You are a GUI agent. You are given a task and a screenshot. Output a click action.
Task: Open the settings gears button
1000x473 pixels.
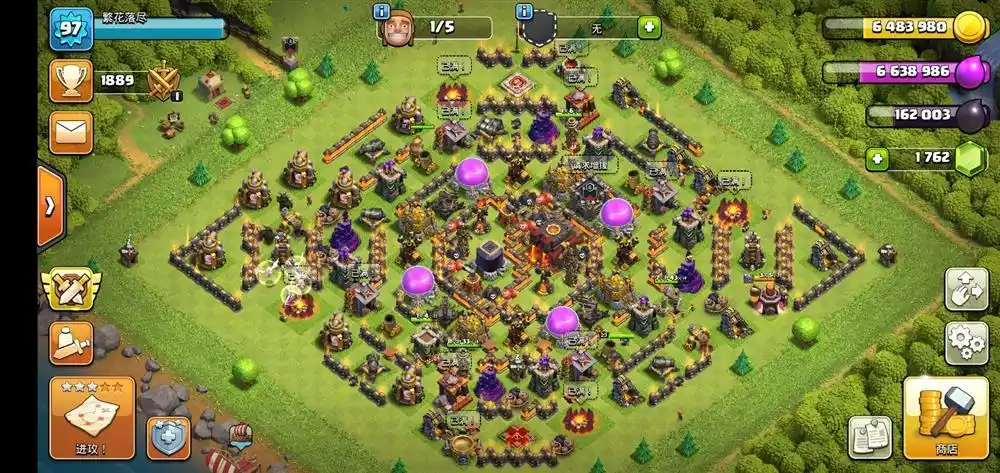click(x=966, y=343)
